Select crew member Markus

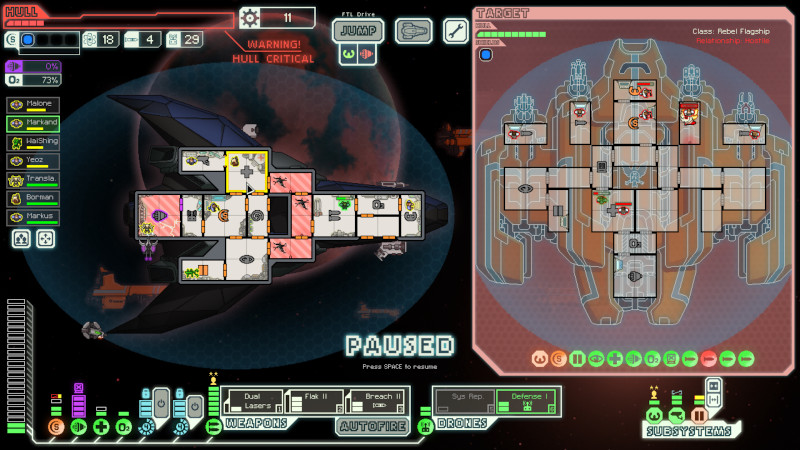[x=33, y=216]
